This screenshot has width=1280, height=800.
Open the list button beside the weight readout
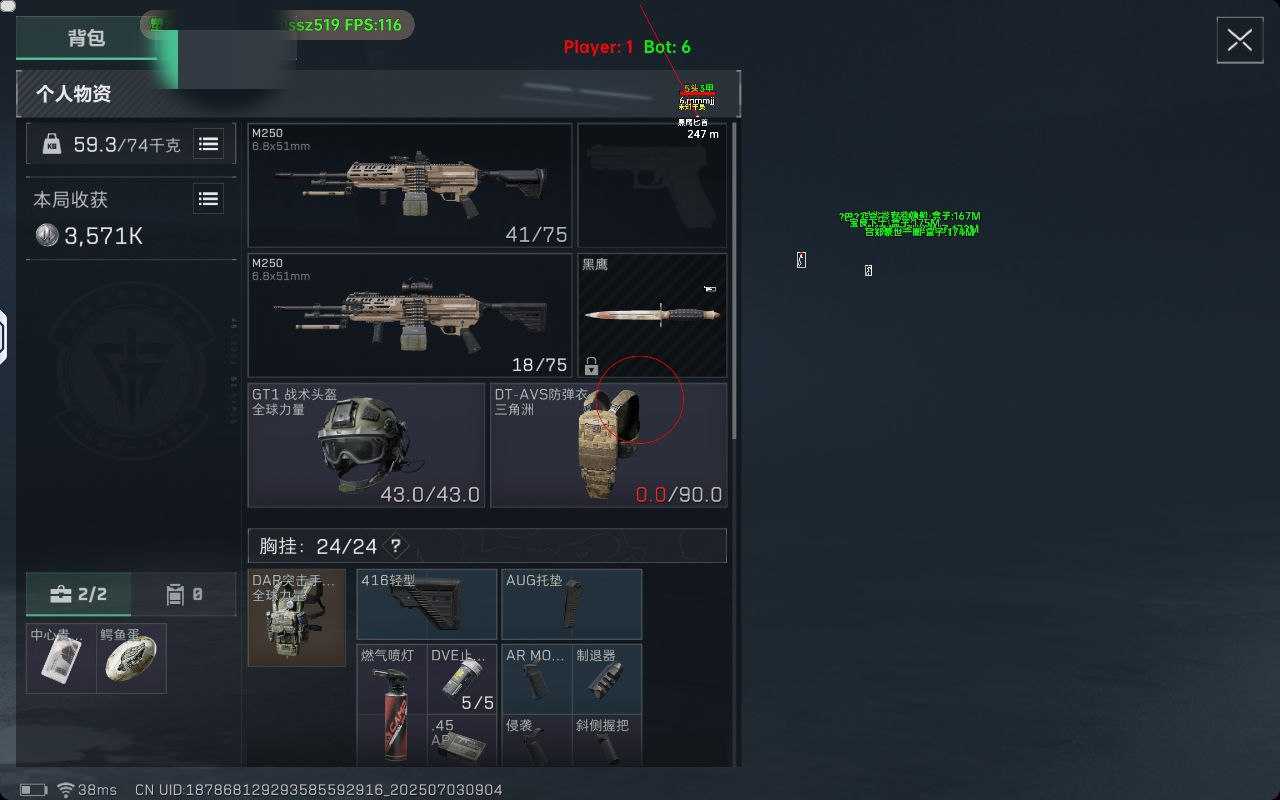(x=208, y=145)
